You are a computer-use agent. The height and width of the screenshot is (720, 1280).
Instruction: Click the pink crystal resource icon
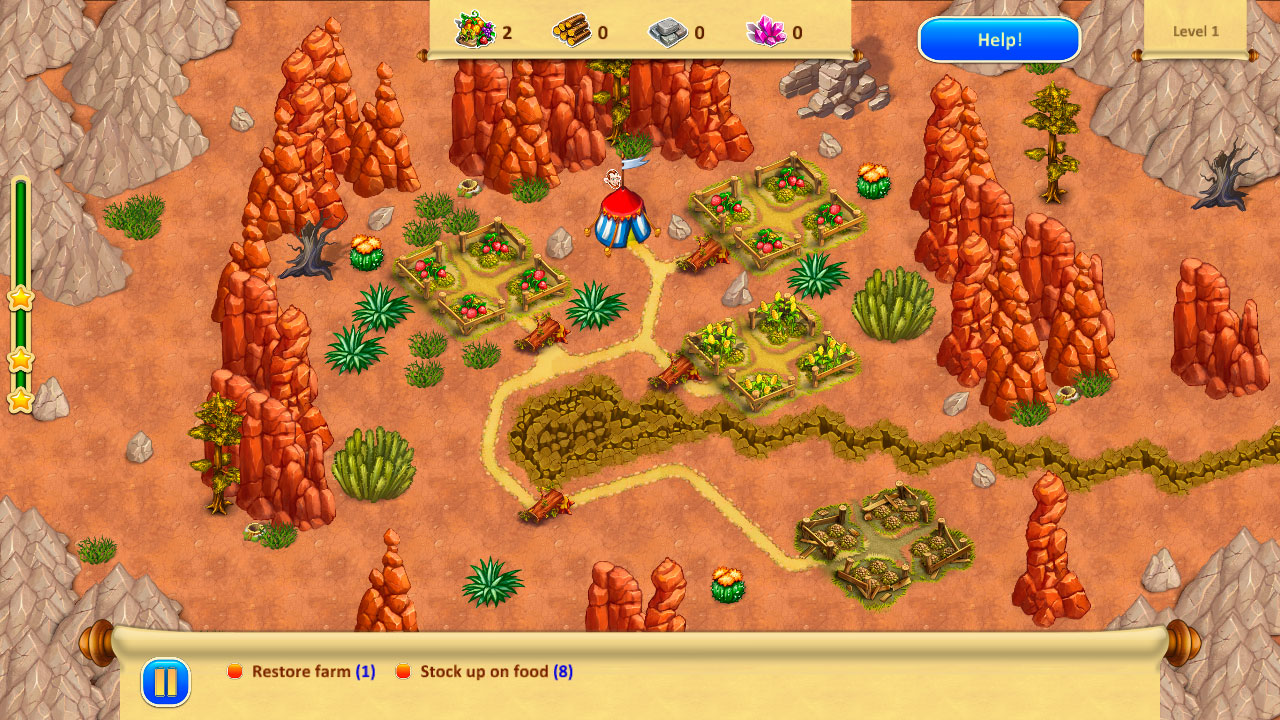pos(765,30)
